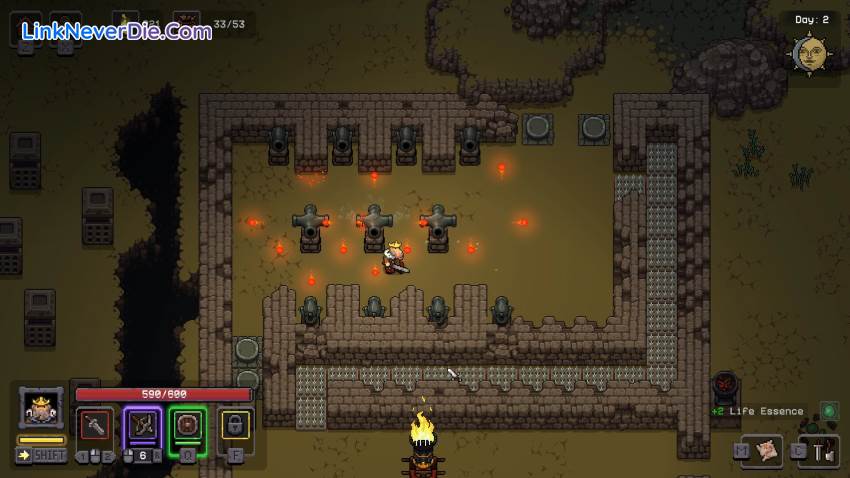
Task: Open the map scroll button
Action: click(x=769, y=451)
